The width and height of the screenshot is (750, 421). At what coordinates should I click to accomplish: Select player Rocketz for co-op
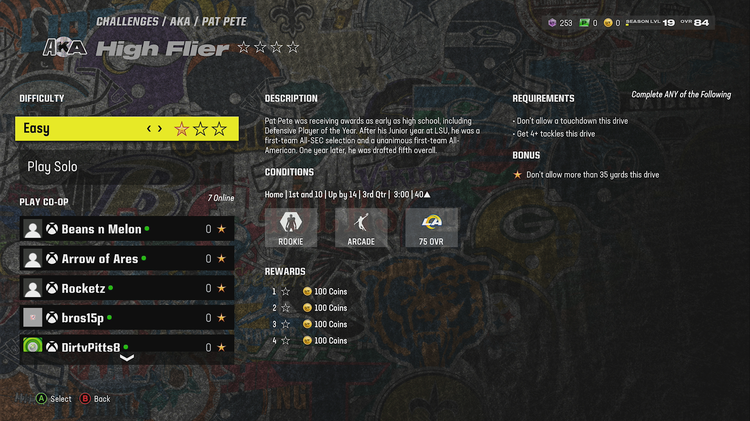127,288
